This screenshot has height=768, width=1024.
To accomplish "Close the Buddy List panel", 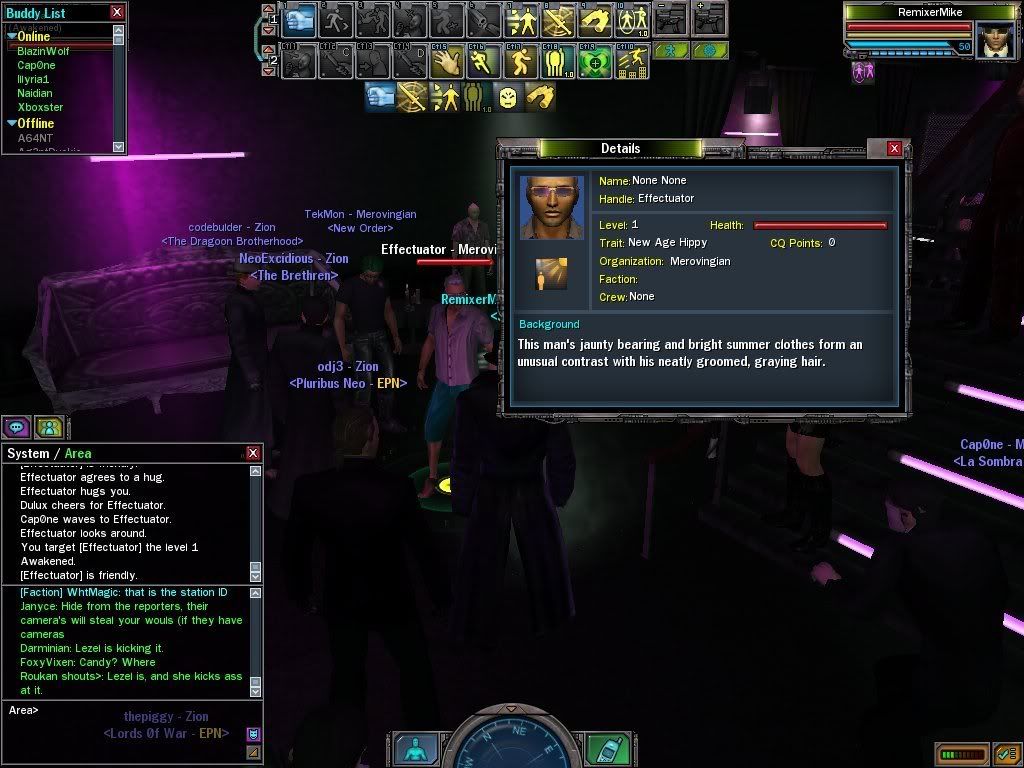I will pyautogui.click(x=117, y=12).
